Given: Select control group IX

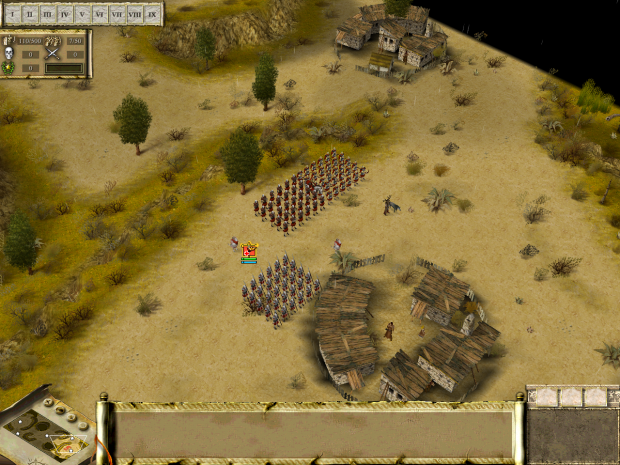Looking at the screenshot, I should 151,15.
